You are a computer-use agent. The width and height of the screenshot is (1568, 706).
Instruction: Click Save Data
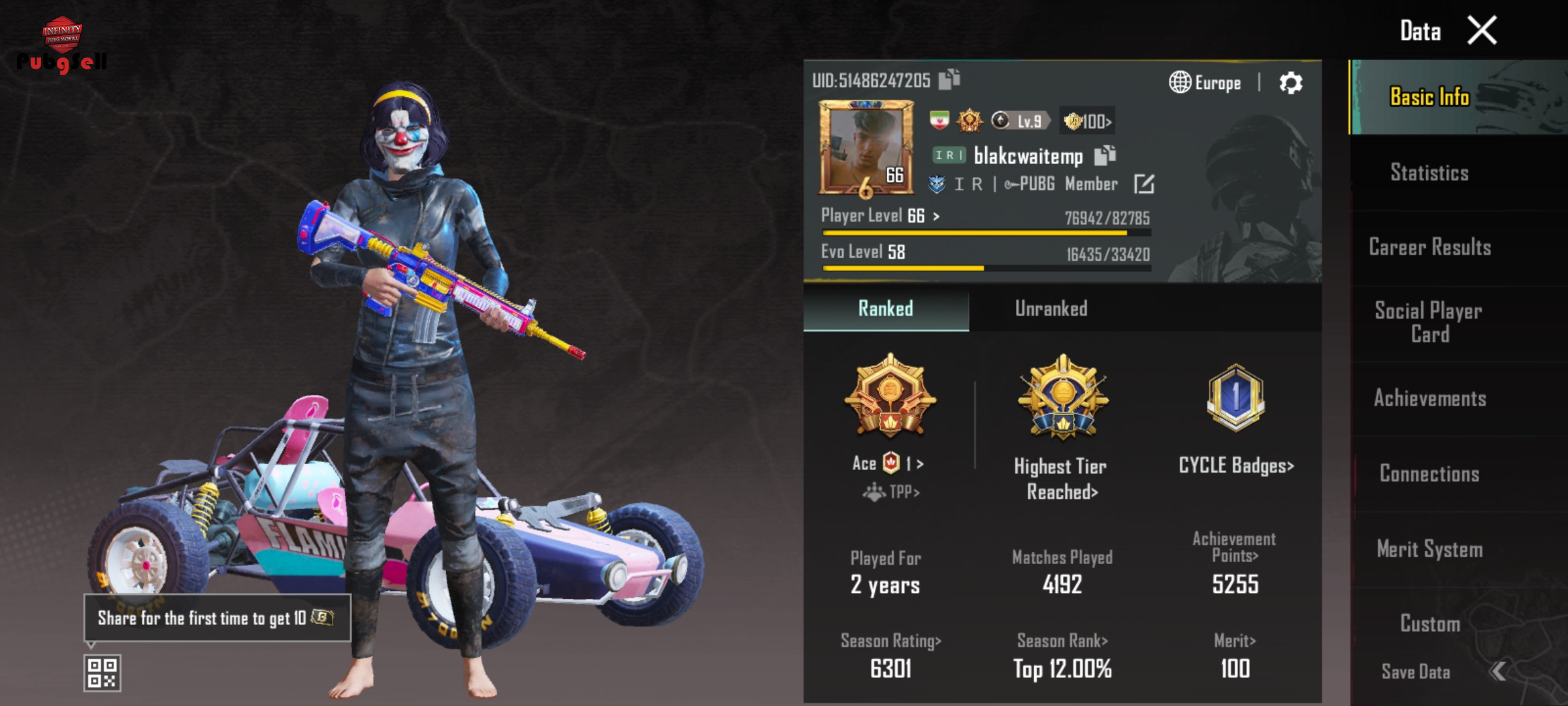pos(1416,672)
